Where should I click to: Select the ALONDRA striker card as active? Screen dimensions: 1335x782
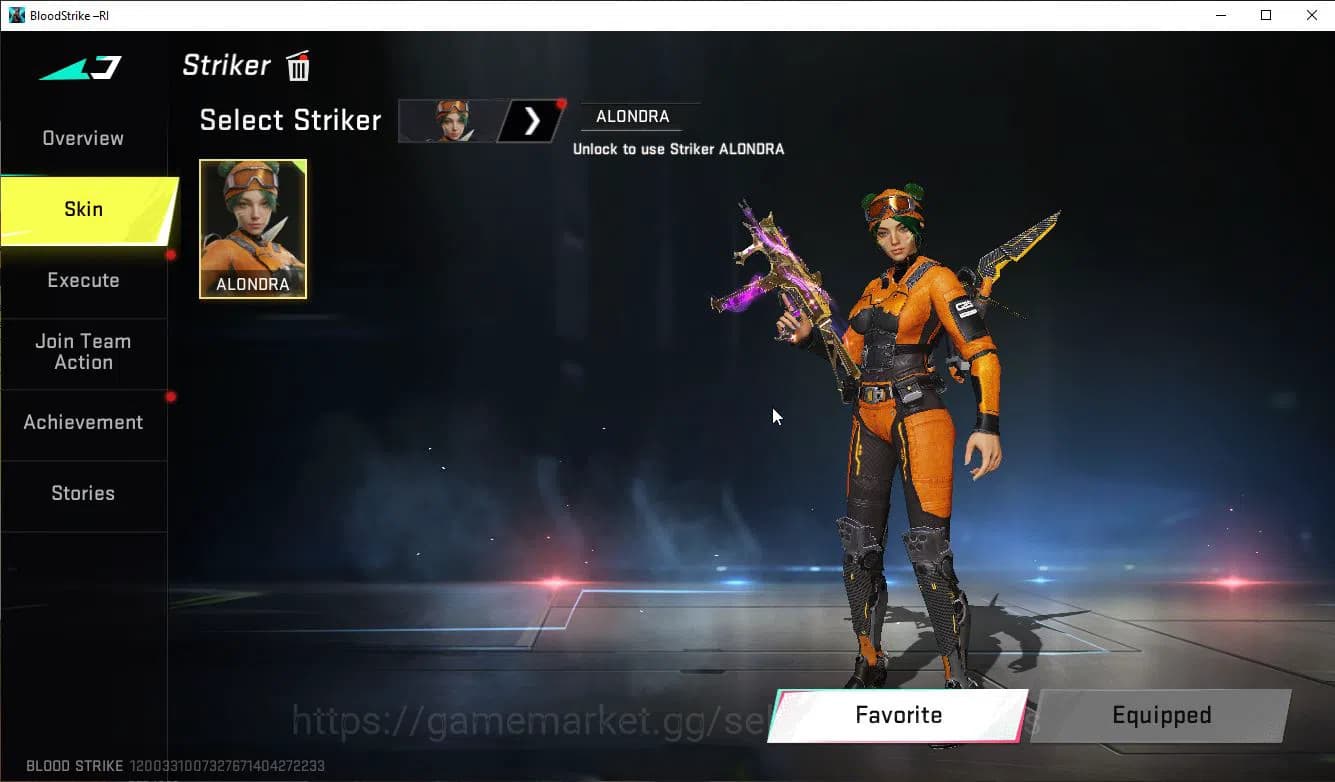tap(252, 229)
